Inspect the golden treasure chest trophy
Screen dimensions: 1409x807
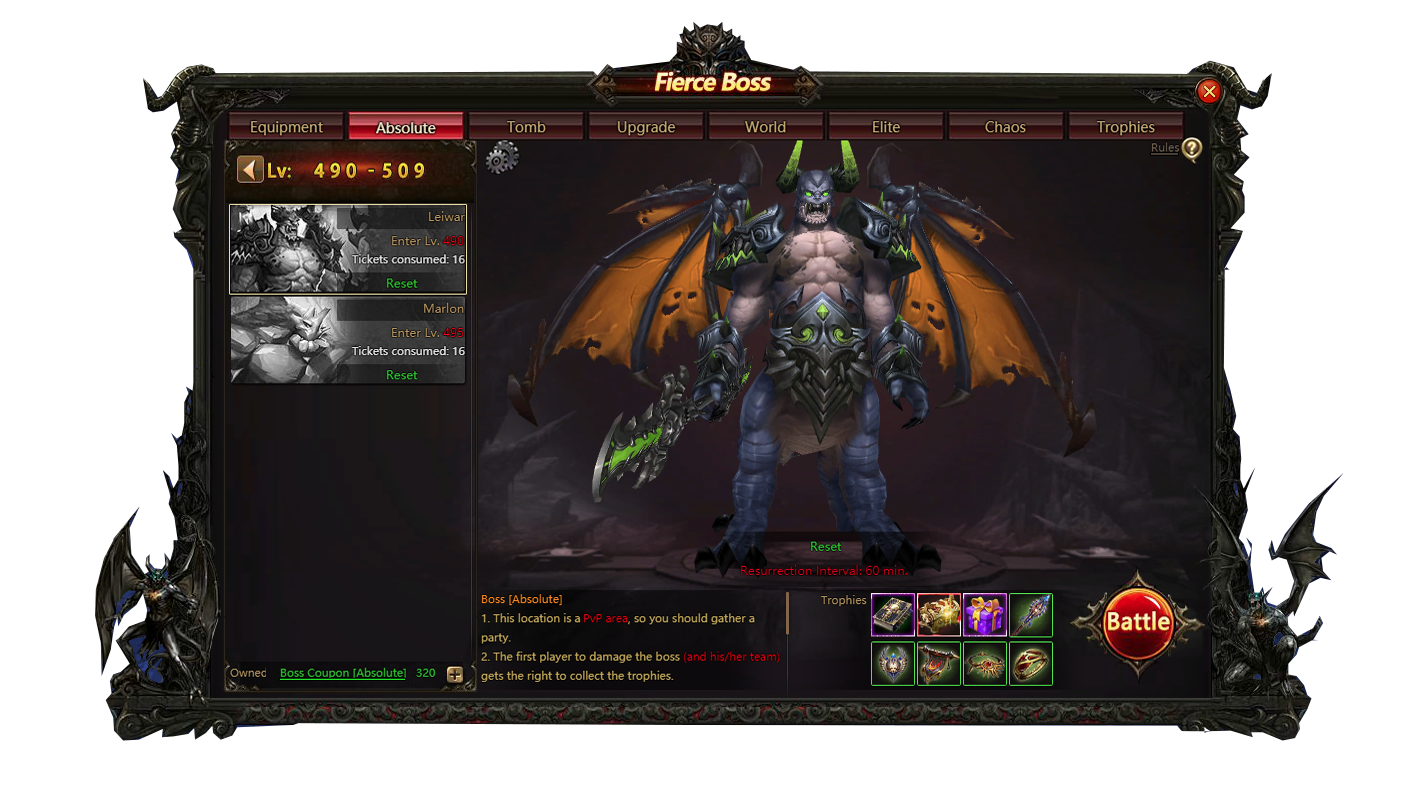click(939, 615)
